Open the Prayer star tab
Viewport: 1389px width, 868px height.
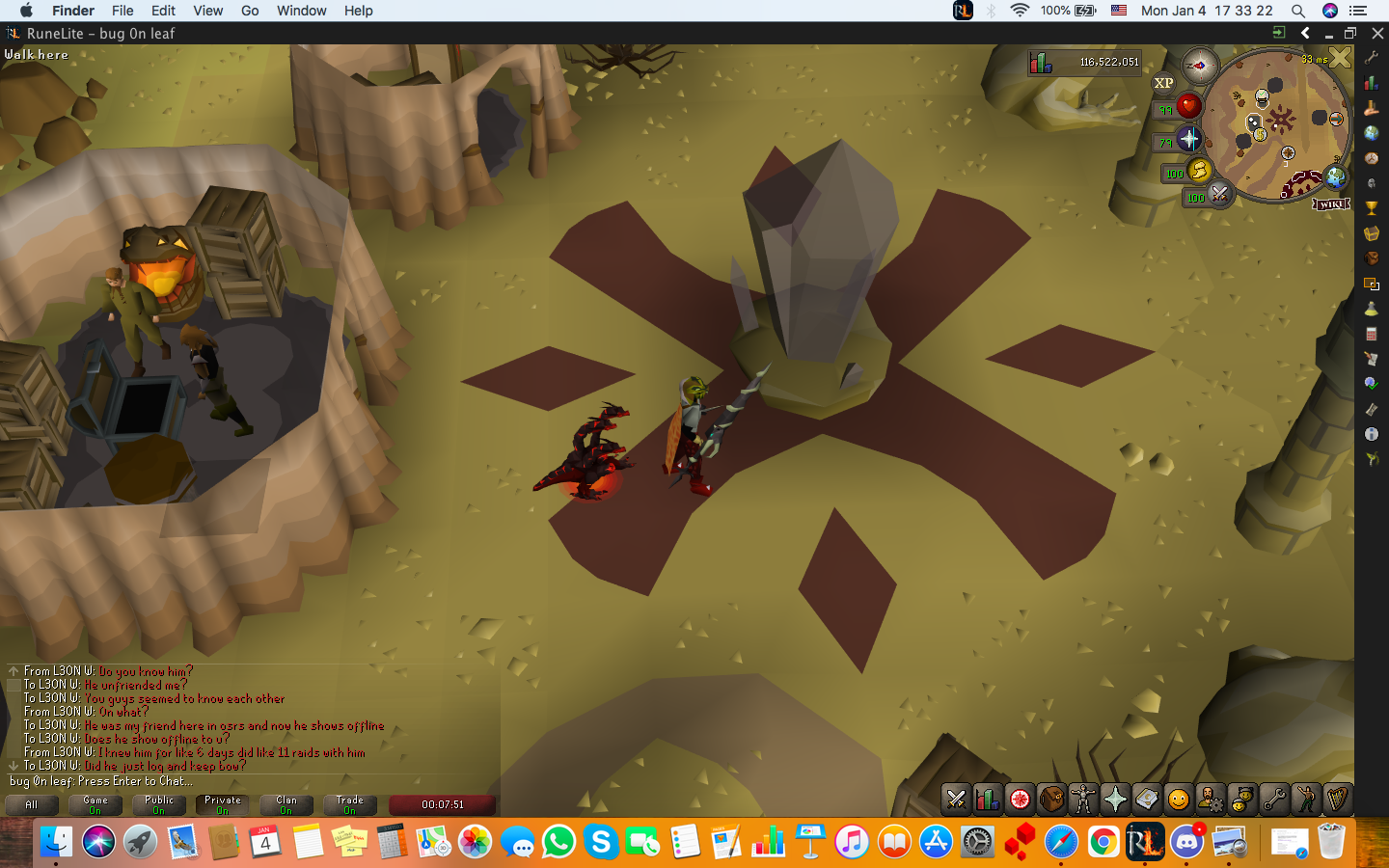click(x=1115, y=800)
